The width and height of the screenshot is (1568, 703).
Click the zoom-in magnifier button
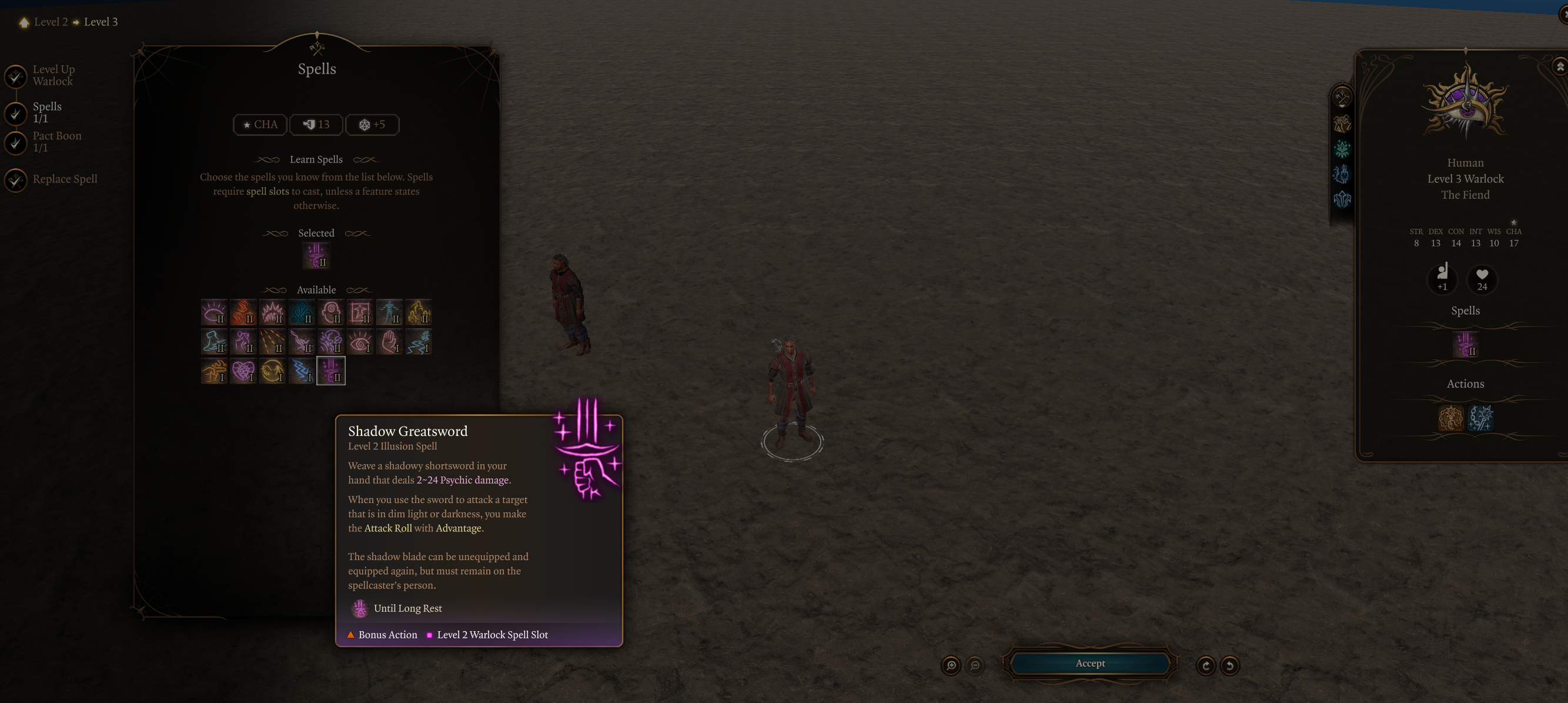[951, 665]
